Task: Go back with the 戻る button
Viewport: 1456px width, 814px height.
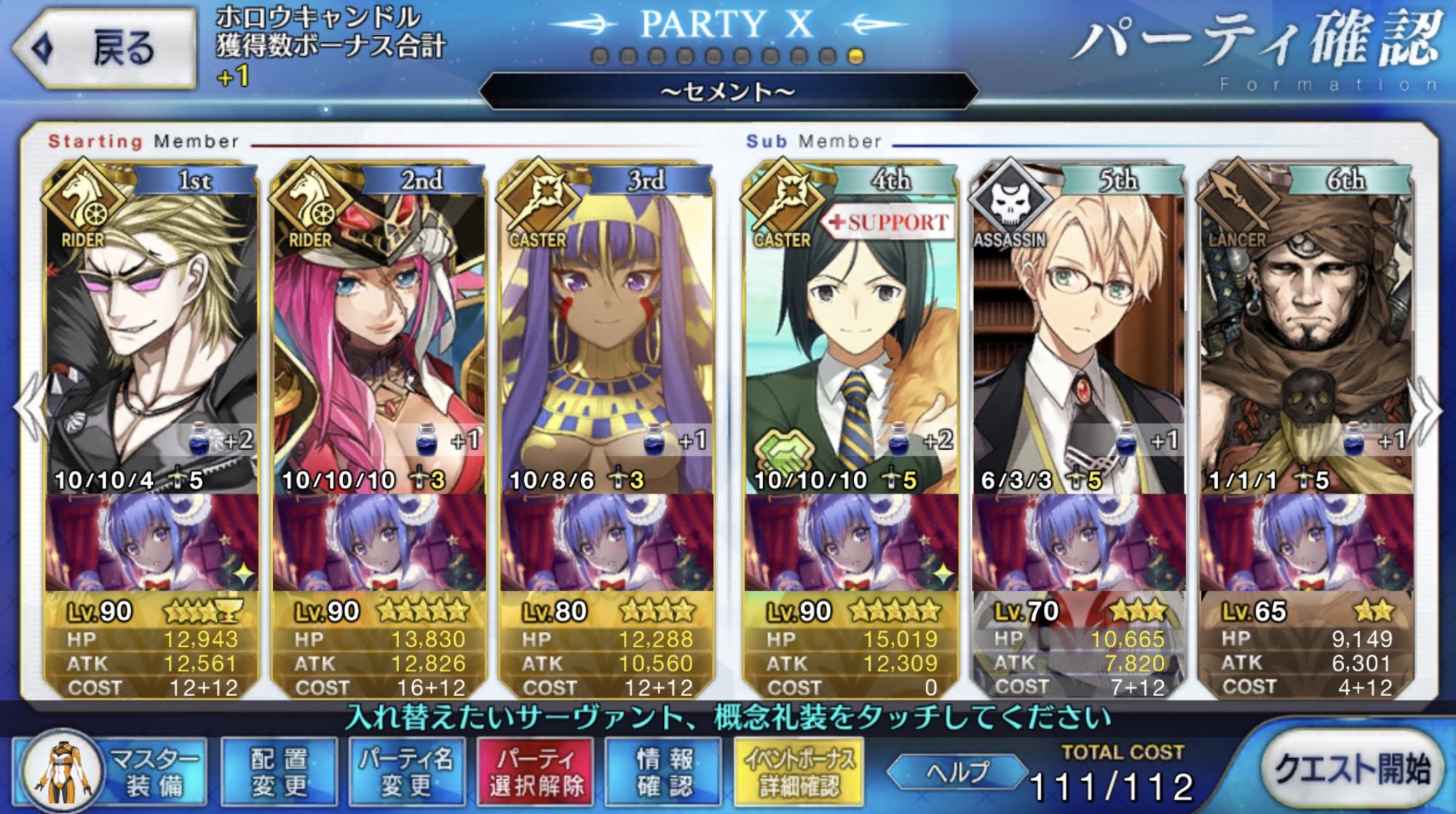Action: tap(106, 48)
